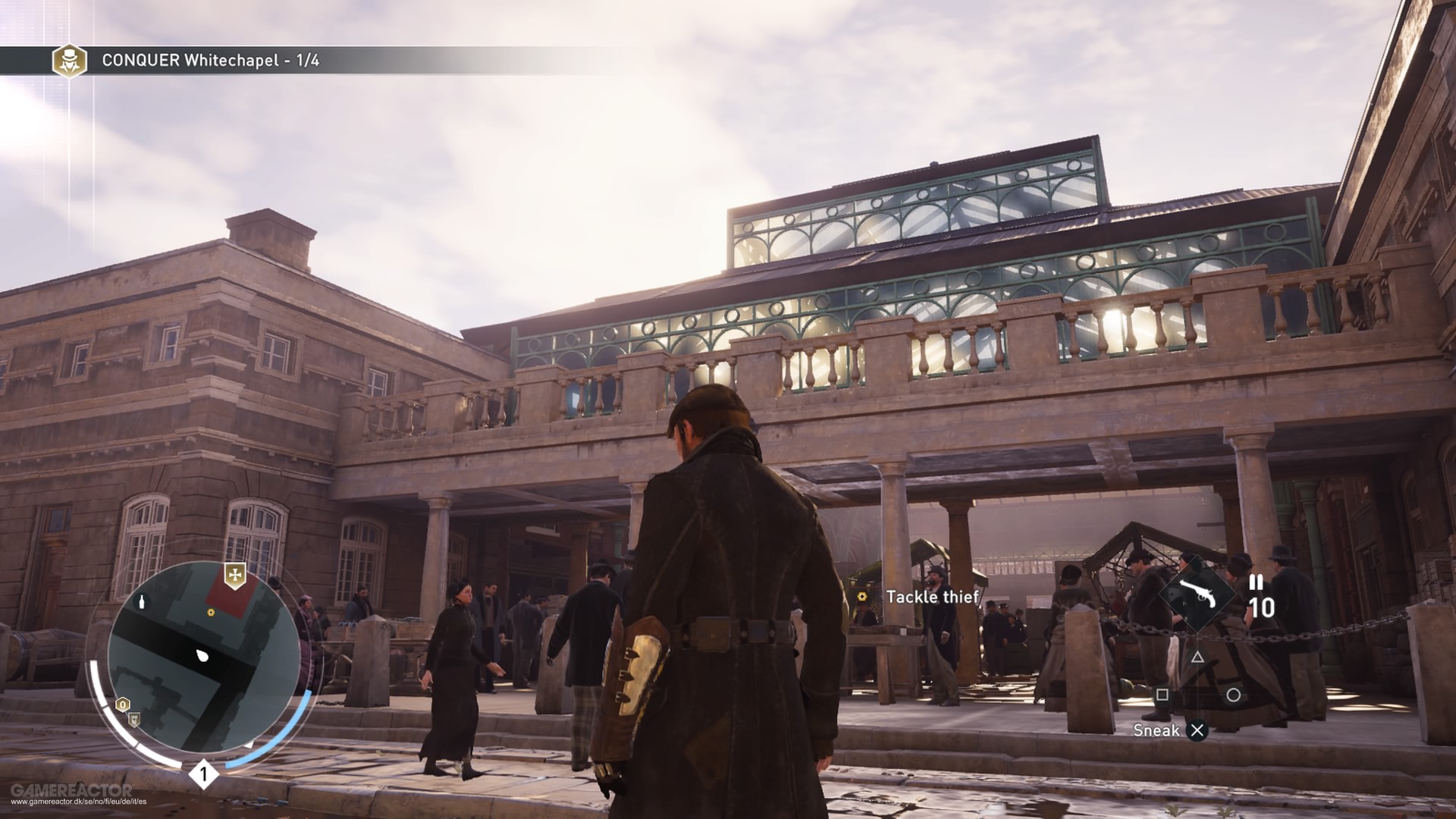Select the diamond level '1' indicator below the minimap
The image size is (1456, 819).
204,773
